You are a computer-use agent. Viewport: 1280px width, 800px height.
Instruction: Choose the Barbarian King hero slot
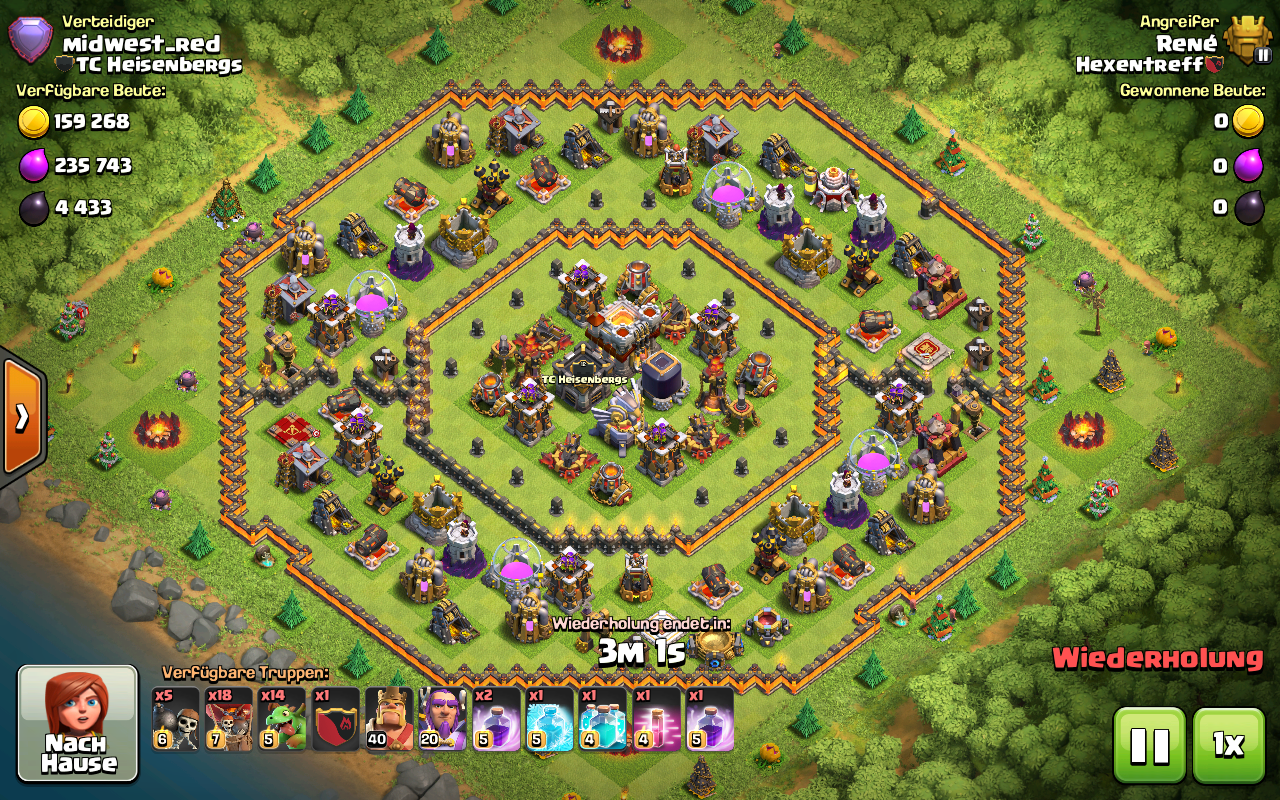click(x=389, y=718)
